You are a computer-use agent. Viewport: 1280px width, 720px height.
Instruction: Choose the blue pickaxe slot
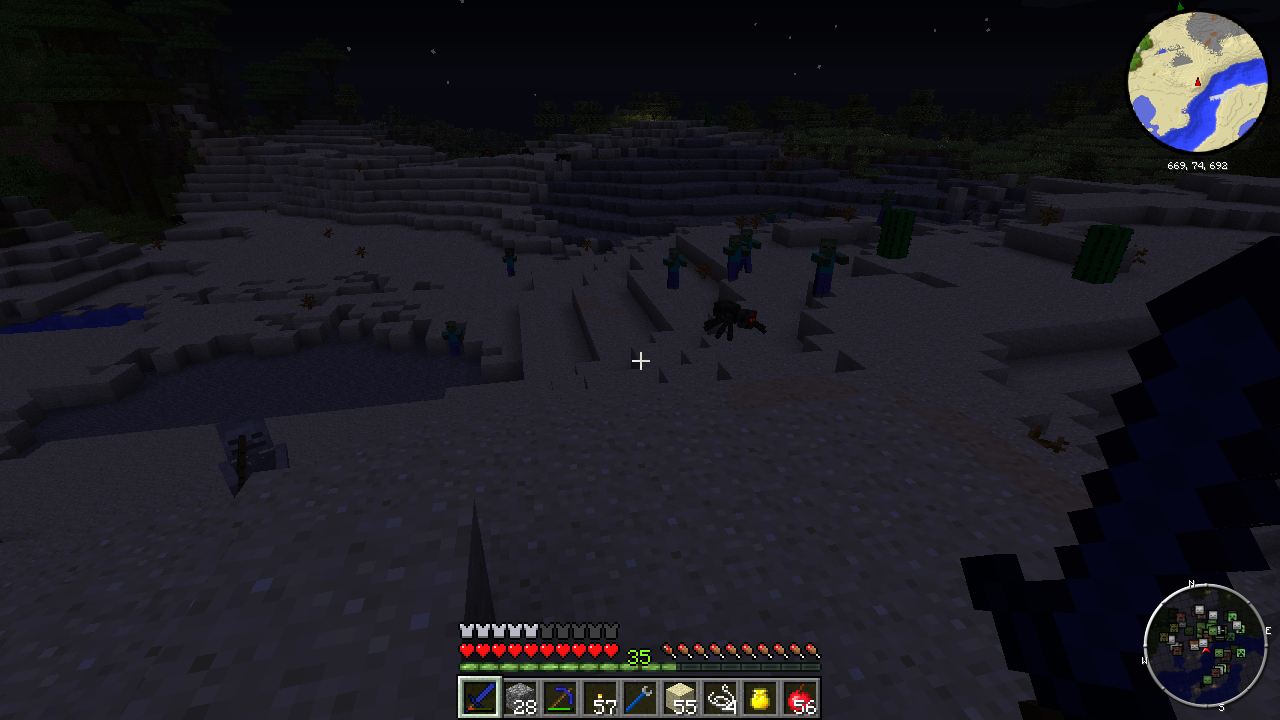560,697
